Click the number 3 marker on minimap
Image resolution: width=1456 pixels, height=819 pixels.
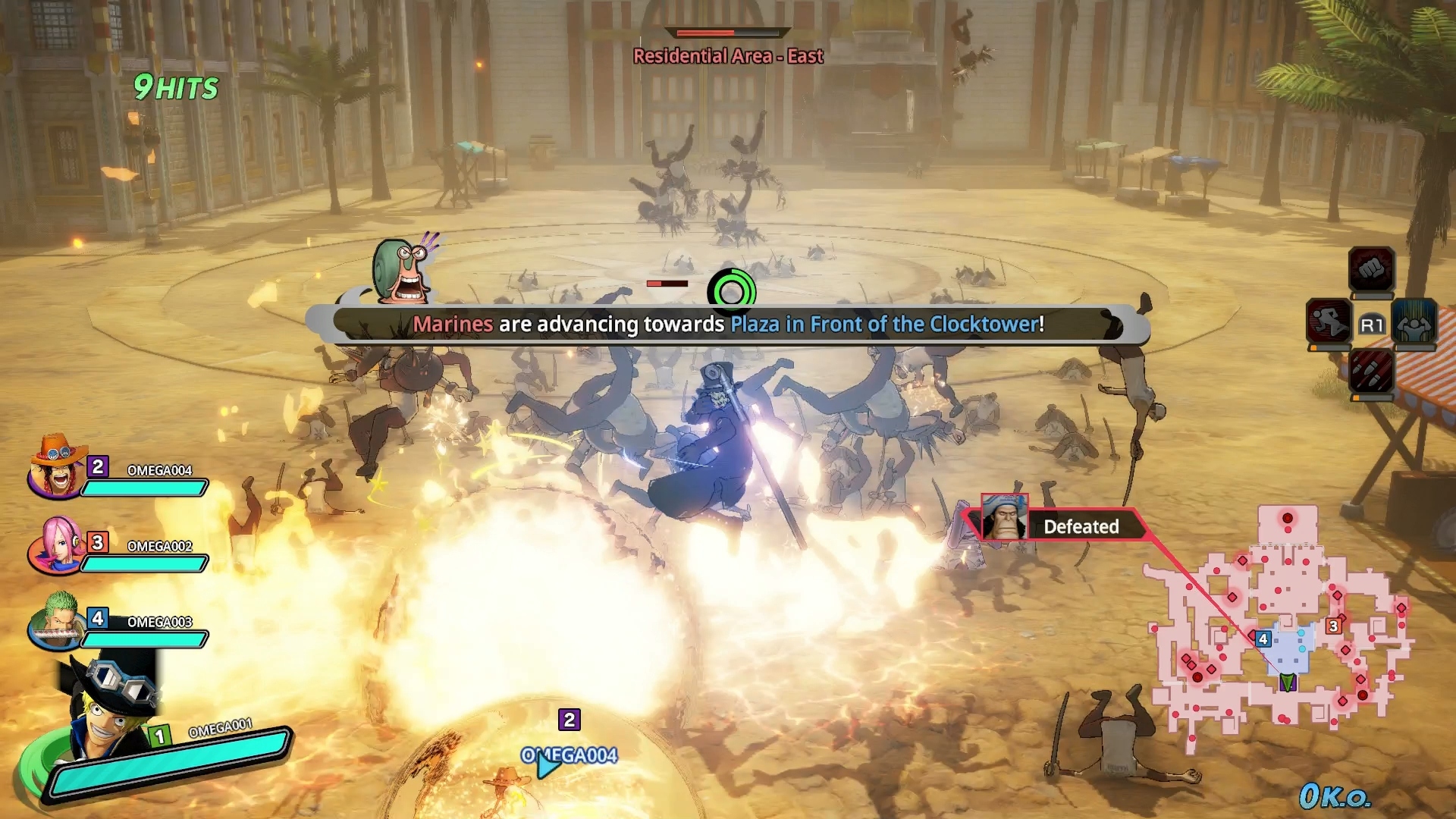(x=1333, y=626)
